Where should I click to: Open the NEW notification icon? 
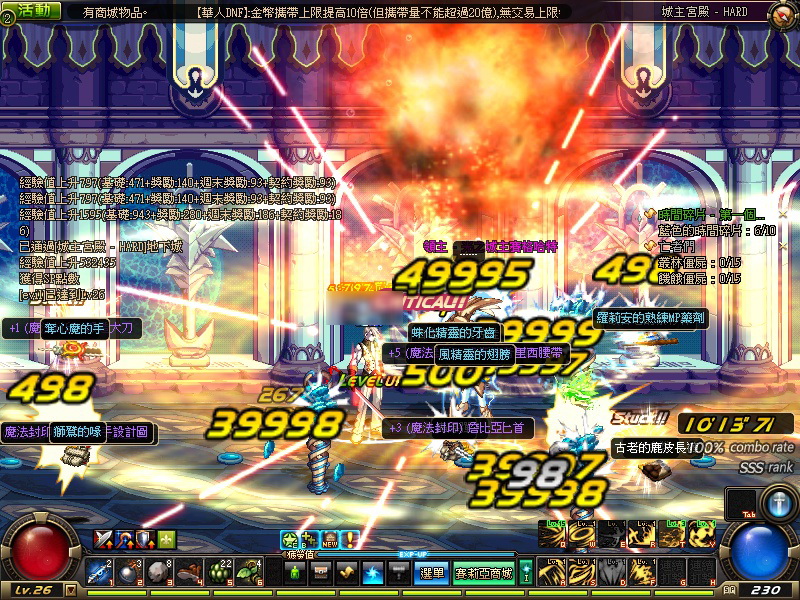click(330, 539)
